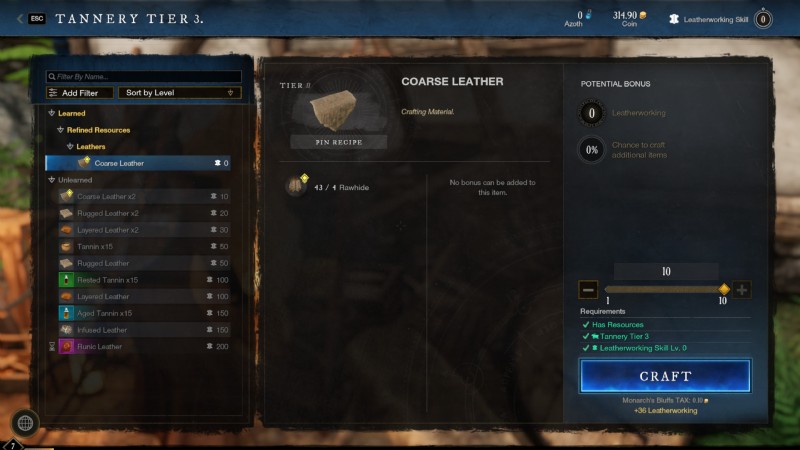Open the Sort by Level dropdown
Viewport: 800px width, 450px height.
tap(179, 93)
